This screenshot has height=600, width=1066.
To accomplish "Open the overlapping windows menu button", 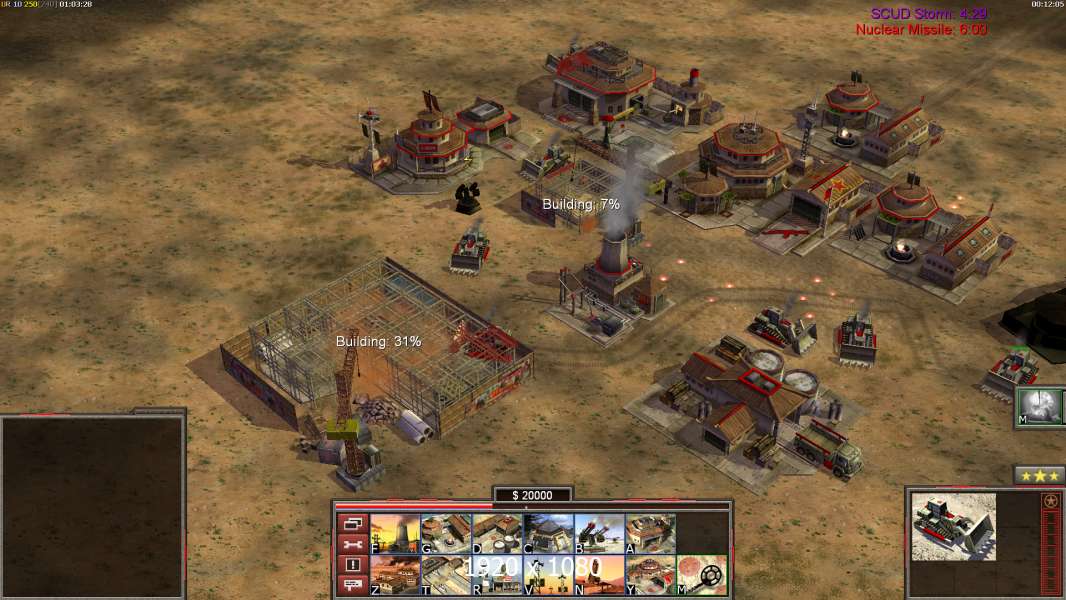I will coord(352,523).
